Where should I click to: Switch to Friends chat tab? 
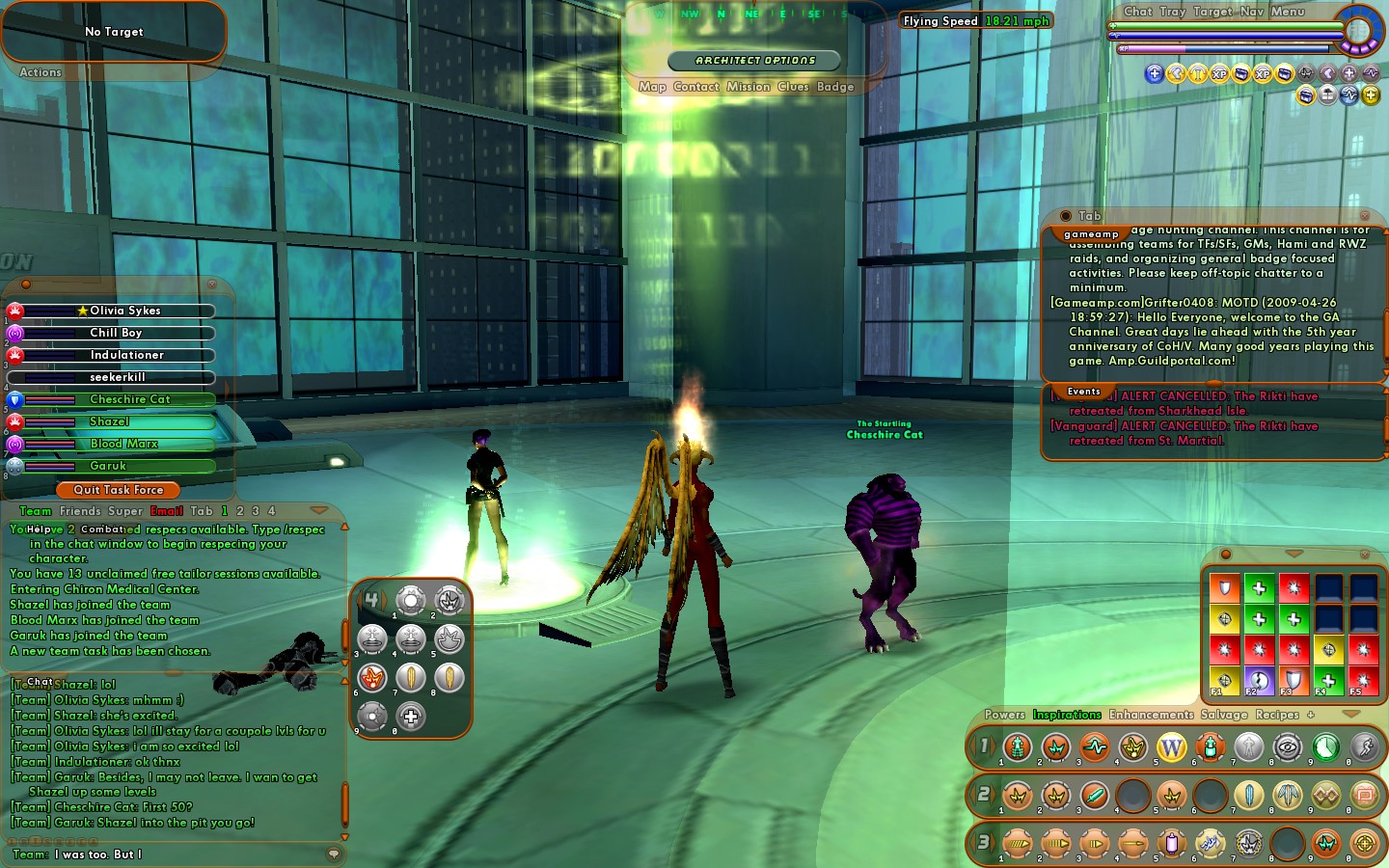(x=80, y=511)
